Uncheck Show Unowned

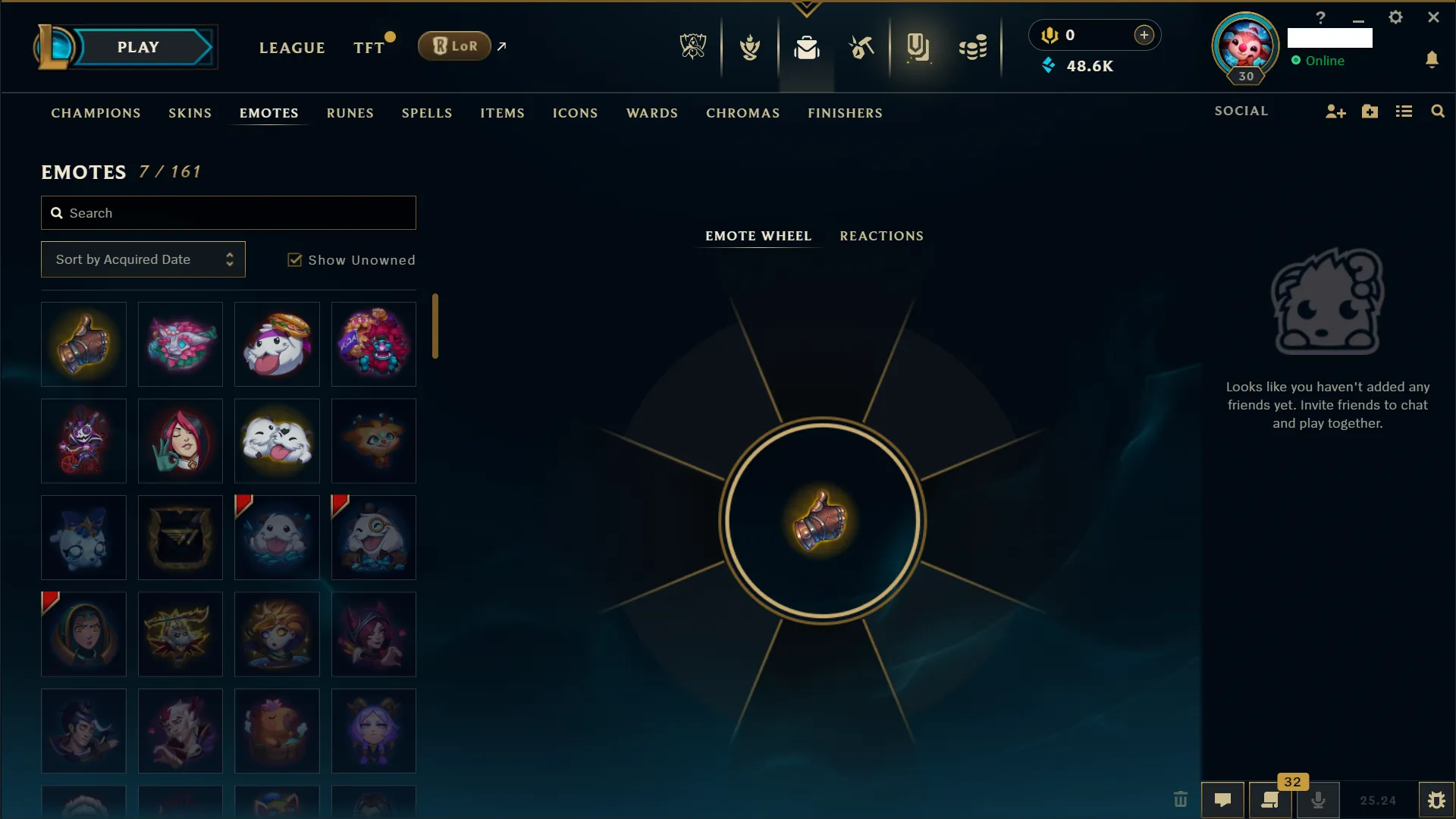pyautogui.click(x=294, y=259)
